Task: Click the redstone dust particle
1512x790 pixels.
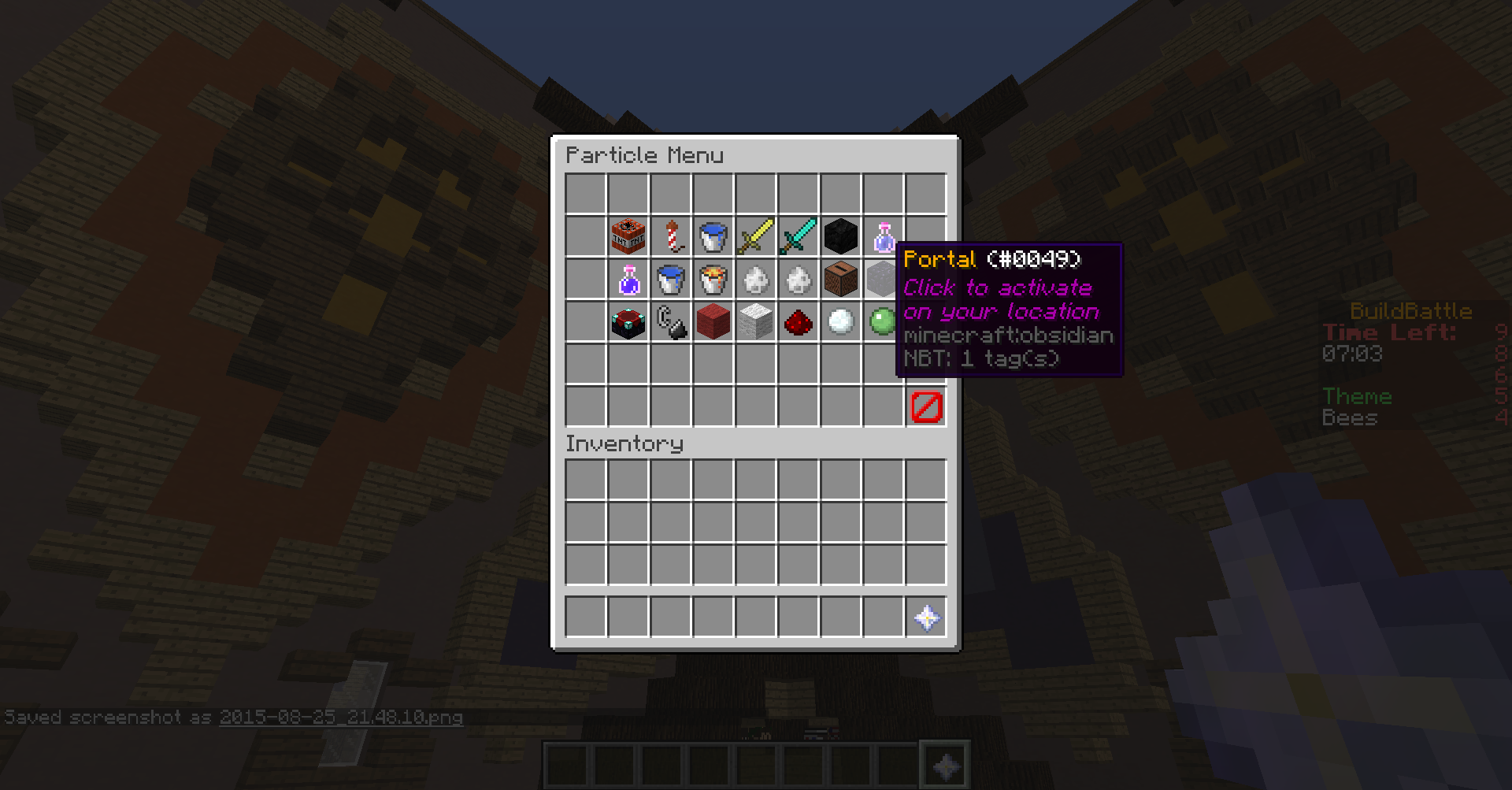Action: pos(798,321)
